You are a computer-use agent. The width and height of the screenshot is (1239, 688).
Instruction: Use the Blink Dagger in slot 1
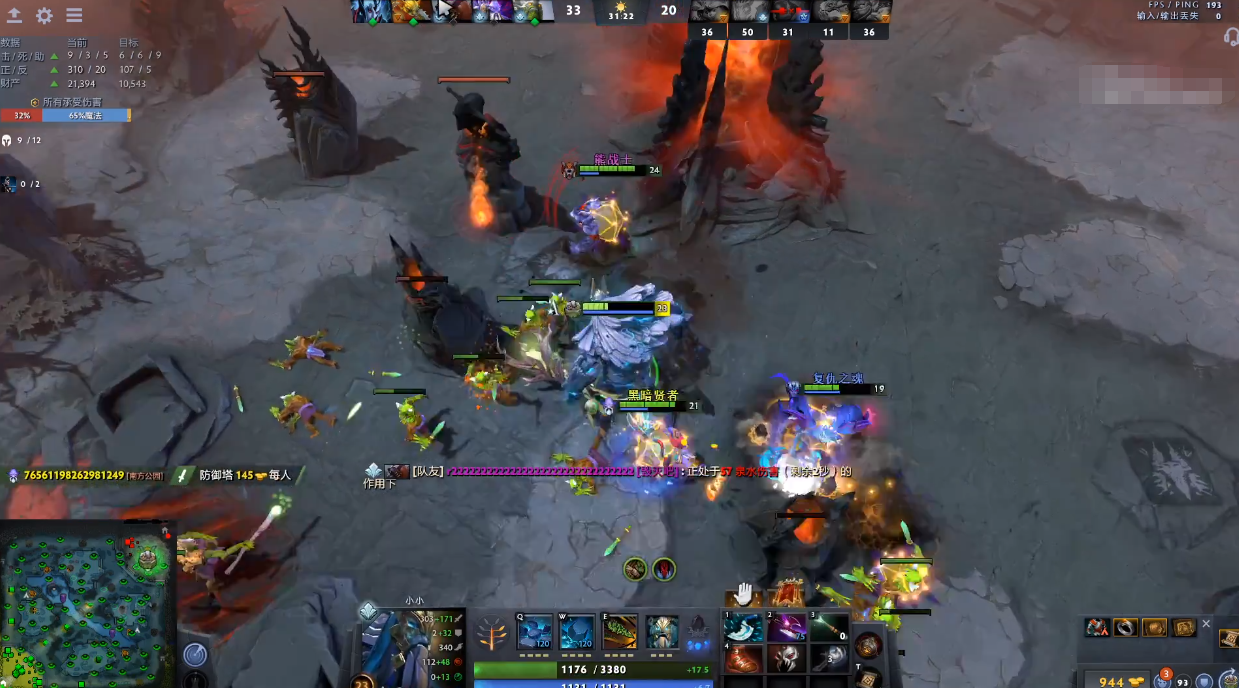pos(743,628)
